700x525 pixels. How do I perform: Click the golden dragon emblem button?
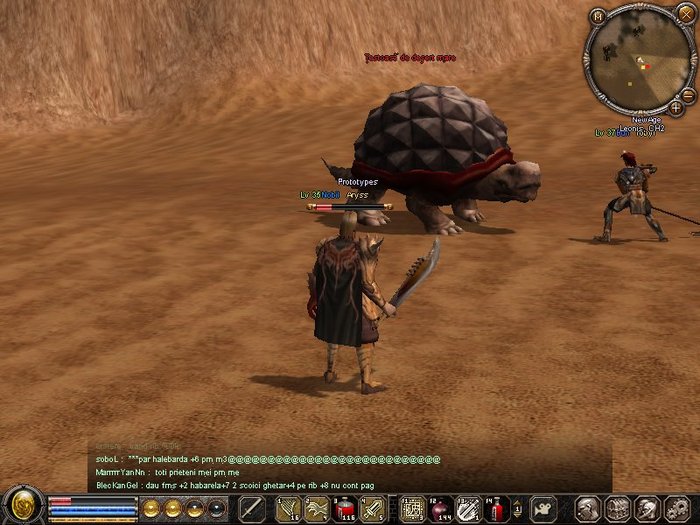[x=20, y=505]
